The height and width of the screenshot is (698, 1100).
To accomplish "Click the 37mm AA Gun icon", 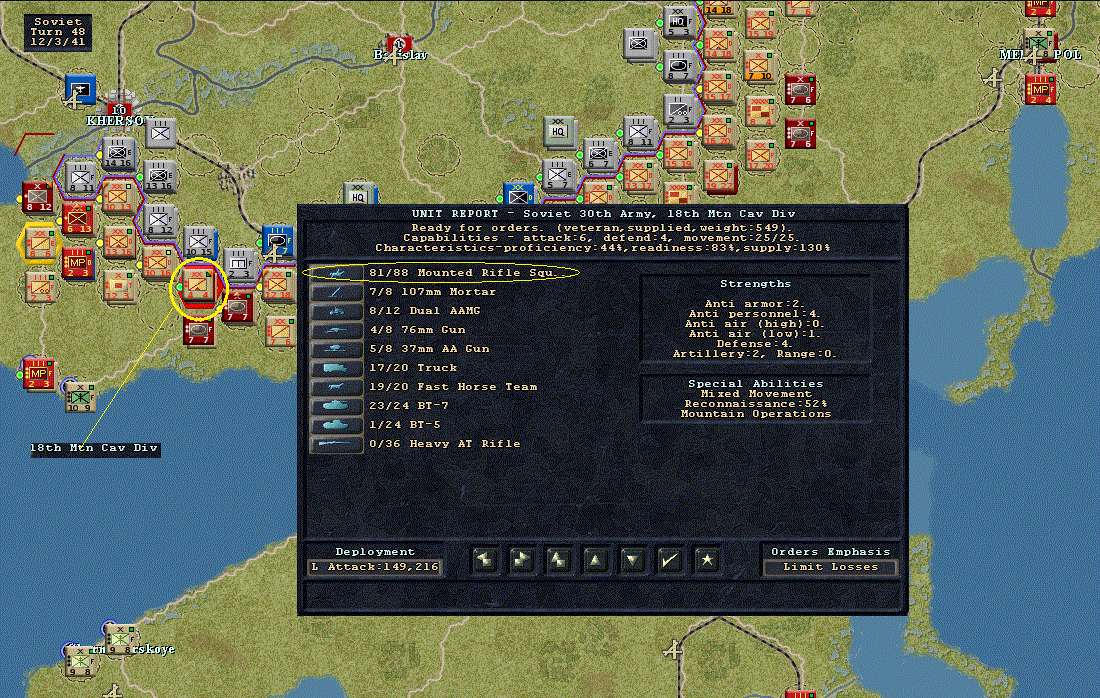I will pyautogui.click(x=335, y=349).
